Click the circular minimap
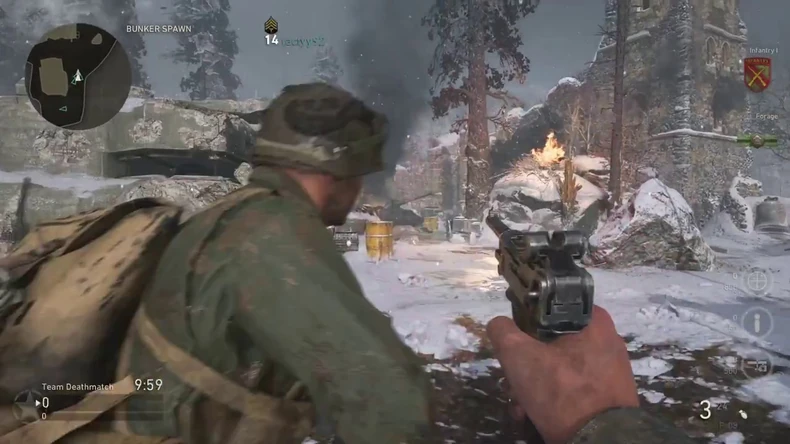Viewport: 790px width, 444px height. [77, 76]
